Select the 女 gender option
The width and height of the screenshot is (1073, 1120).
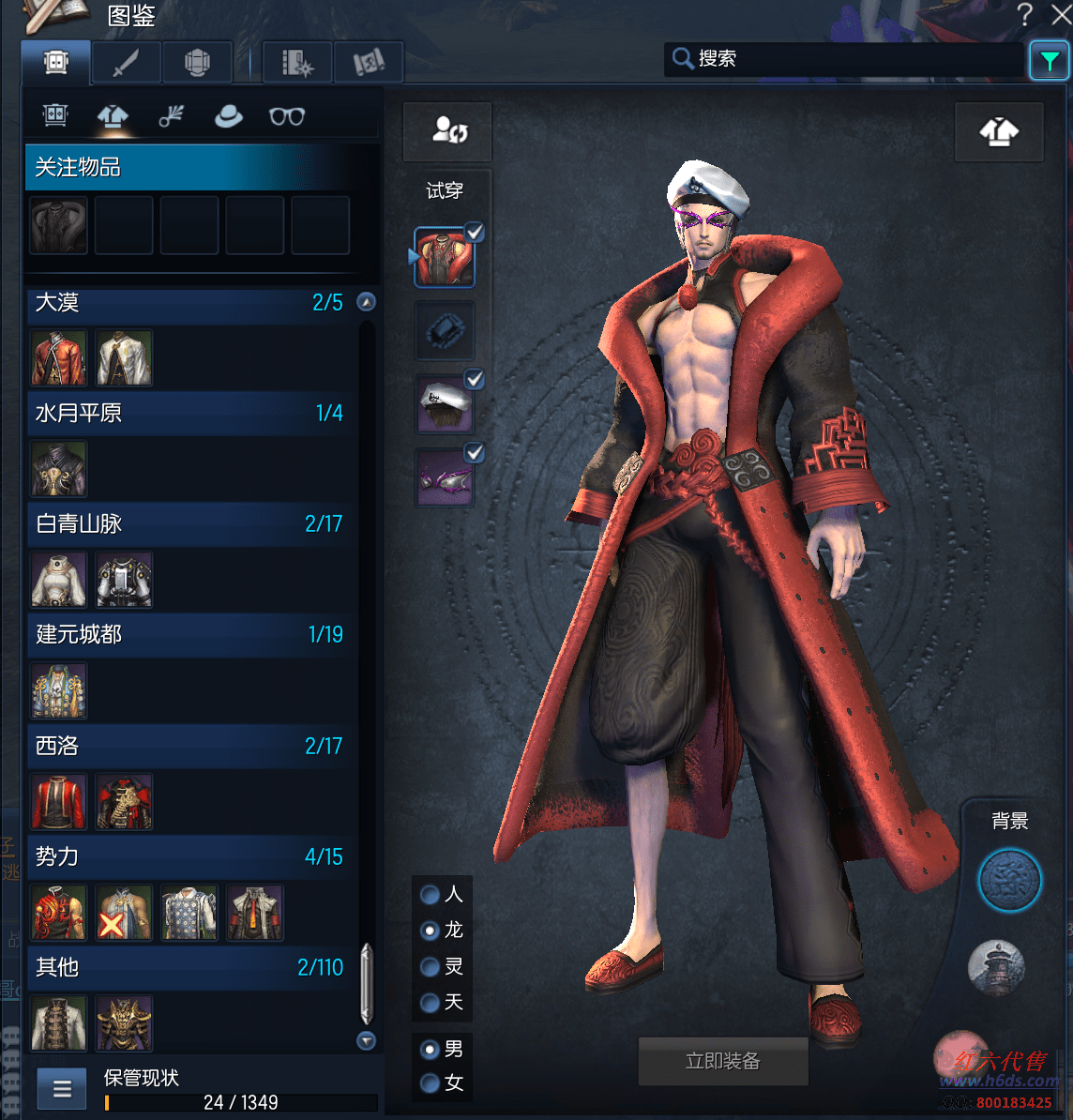click(x=431, y=1083)
